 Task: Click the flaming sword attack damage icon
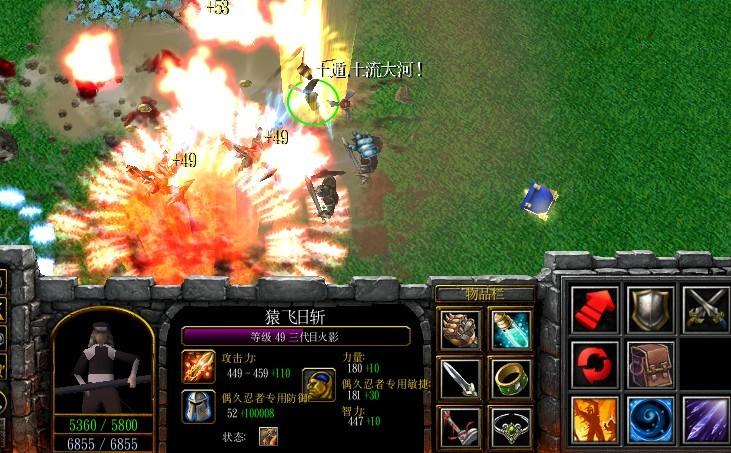click(196, 365)
